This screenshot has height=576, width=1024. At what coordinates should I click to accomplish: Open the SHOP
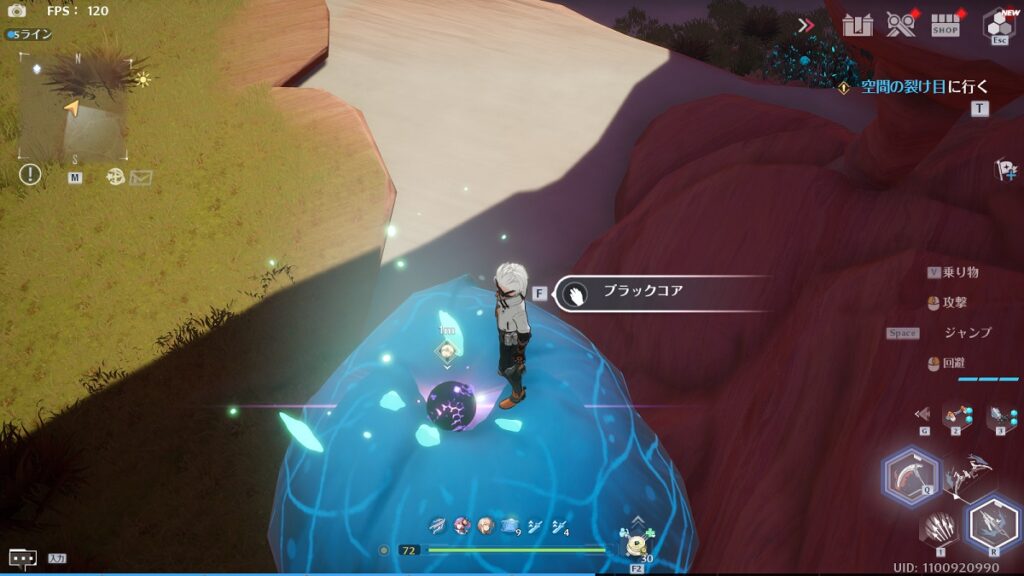(x=945, y=25)
